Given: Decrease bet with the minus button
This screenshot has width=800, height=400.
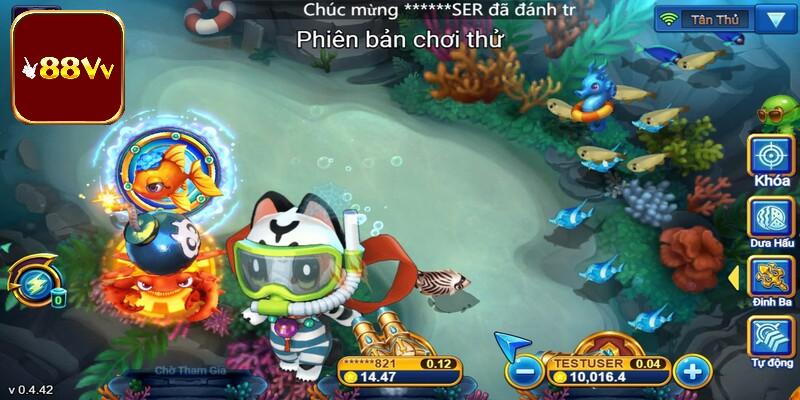Looking at the screenshot, I should 522,372.
